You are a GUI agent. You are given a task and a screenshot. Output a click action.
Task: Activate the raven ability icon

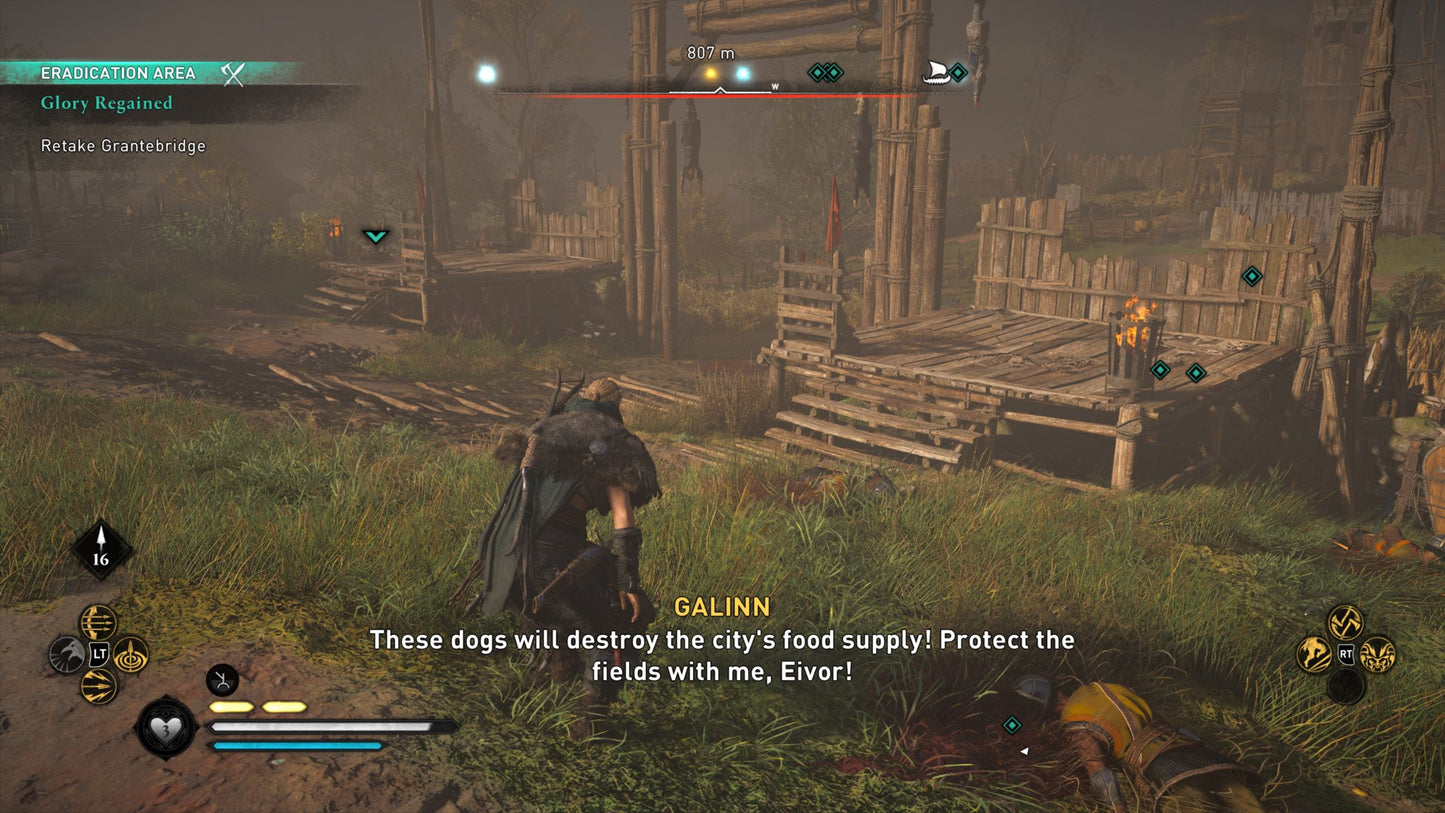[x=66, y=655]
